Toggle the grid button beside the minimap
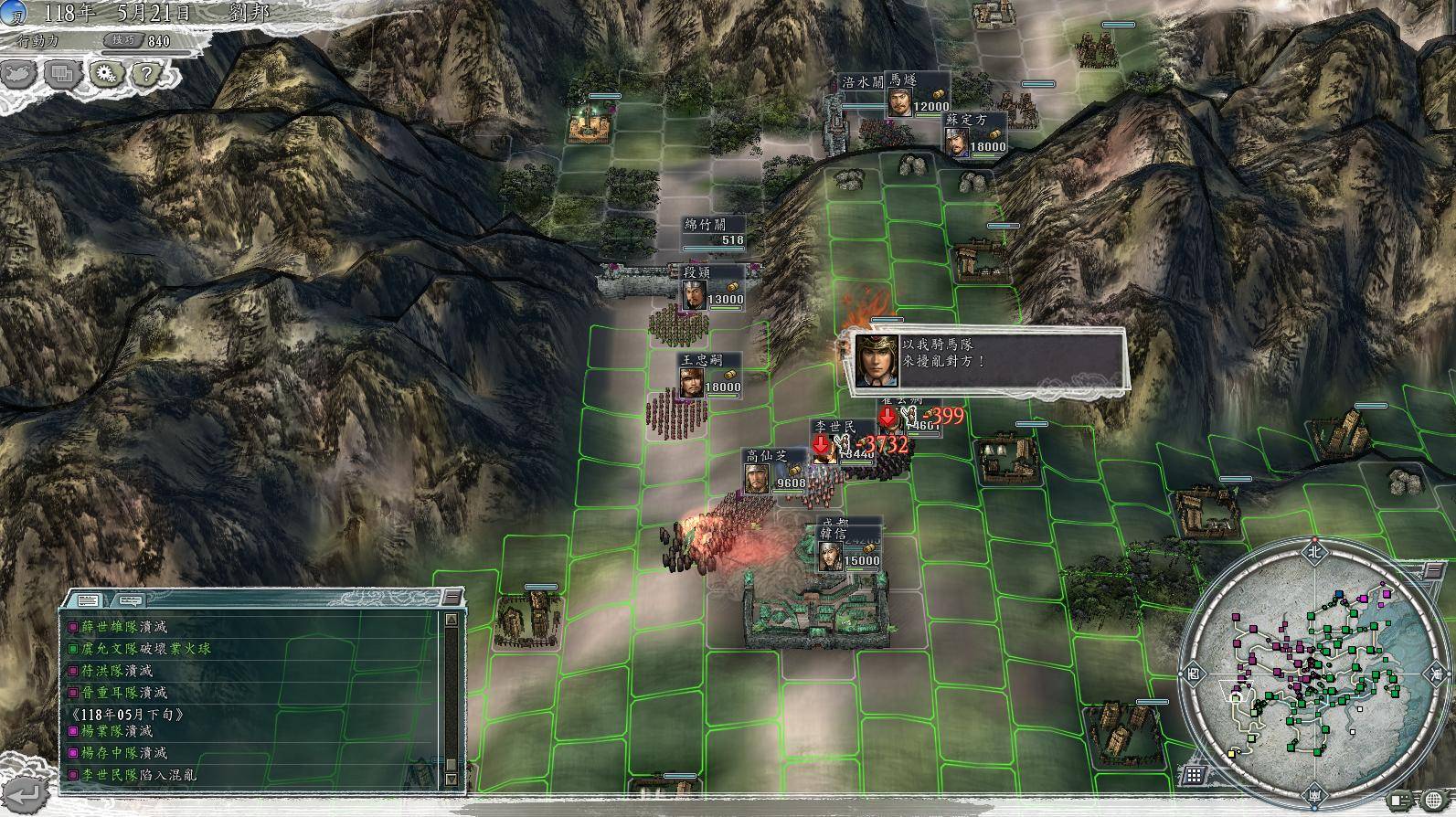Image resolution: width=1456 pixels, height=817 pixels. [x=1195, y=776]
